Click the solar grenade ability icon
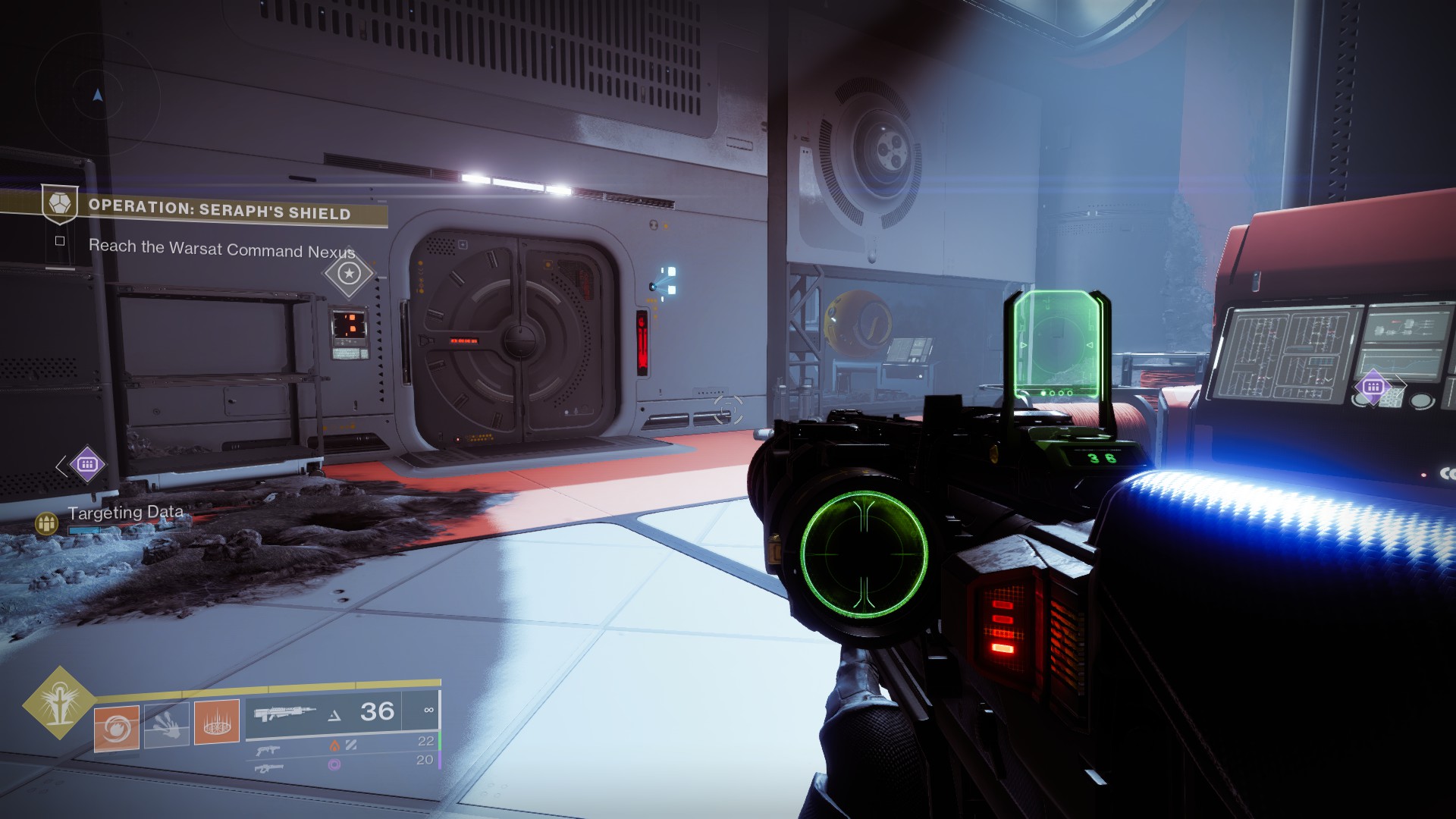 pos(118,725)
